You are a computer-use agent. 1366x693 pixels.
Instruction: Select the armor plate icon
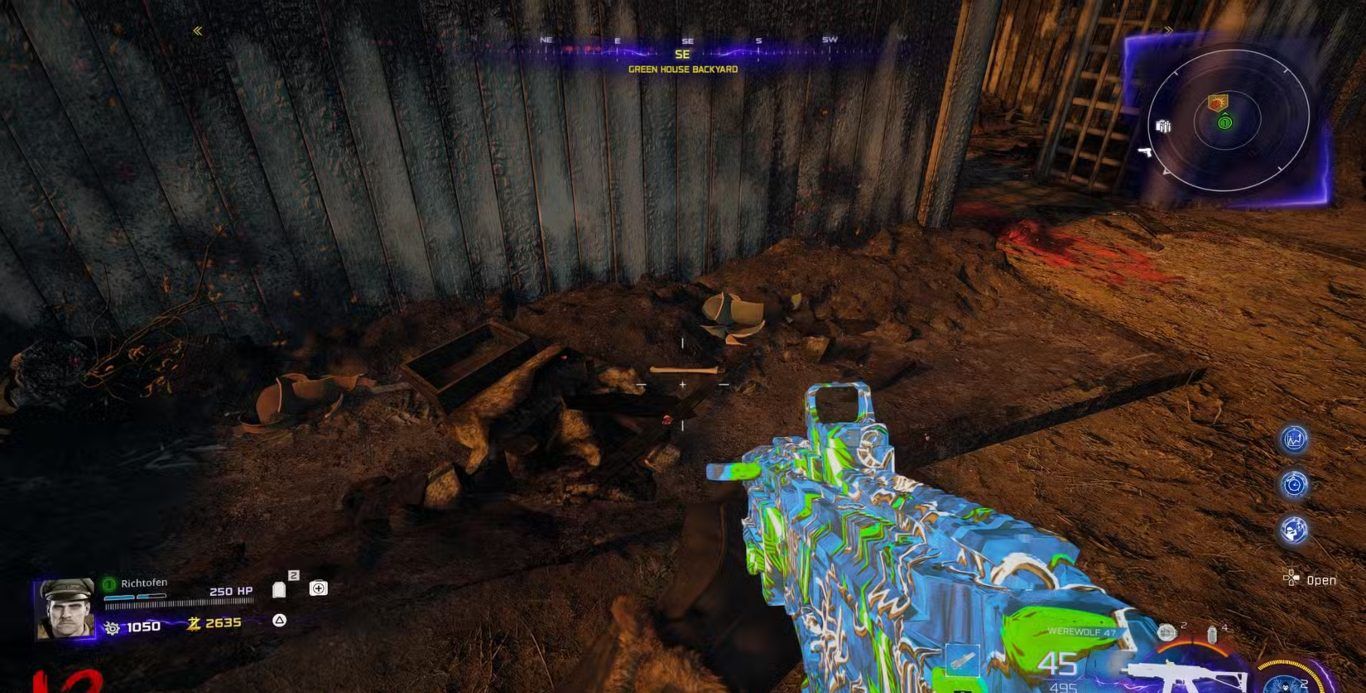click(279, 589)
